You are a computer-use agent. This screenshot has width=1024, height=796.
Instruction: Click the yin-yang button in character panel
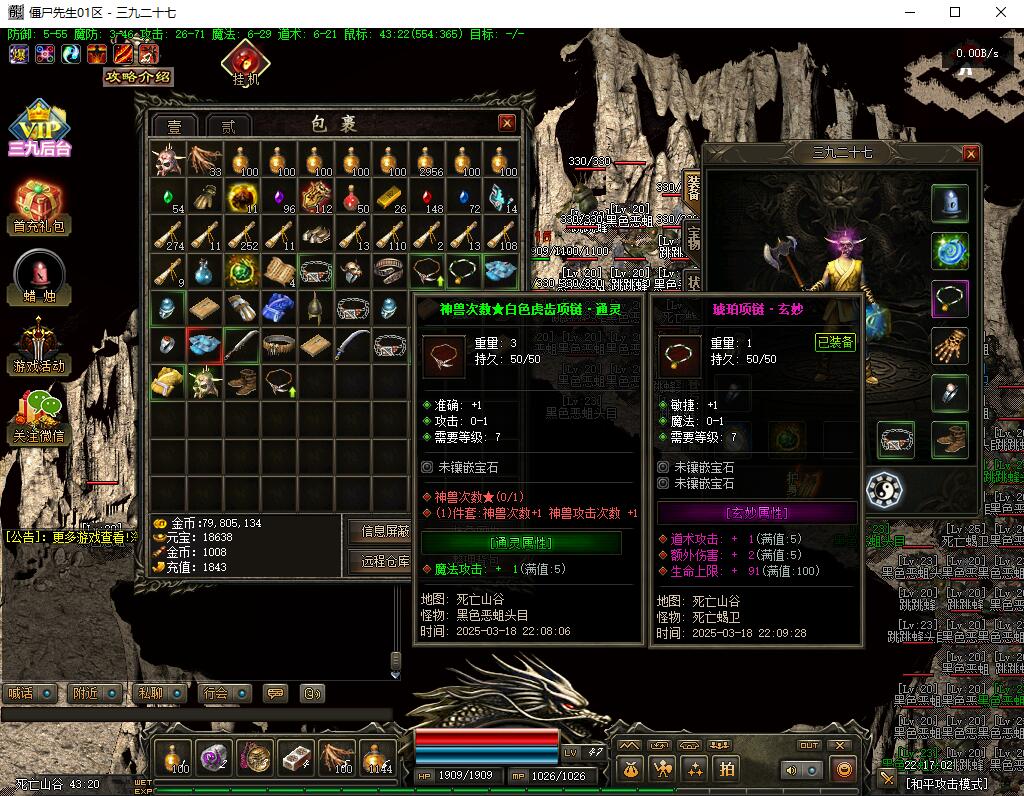[884, 490]
